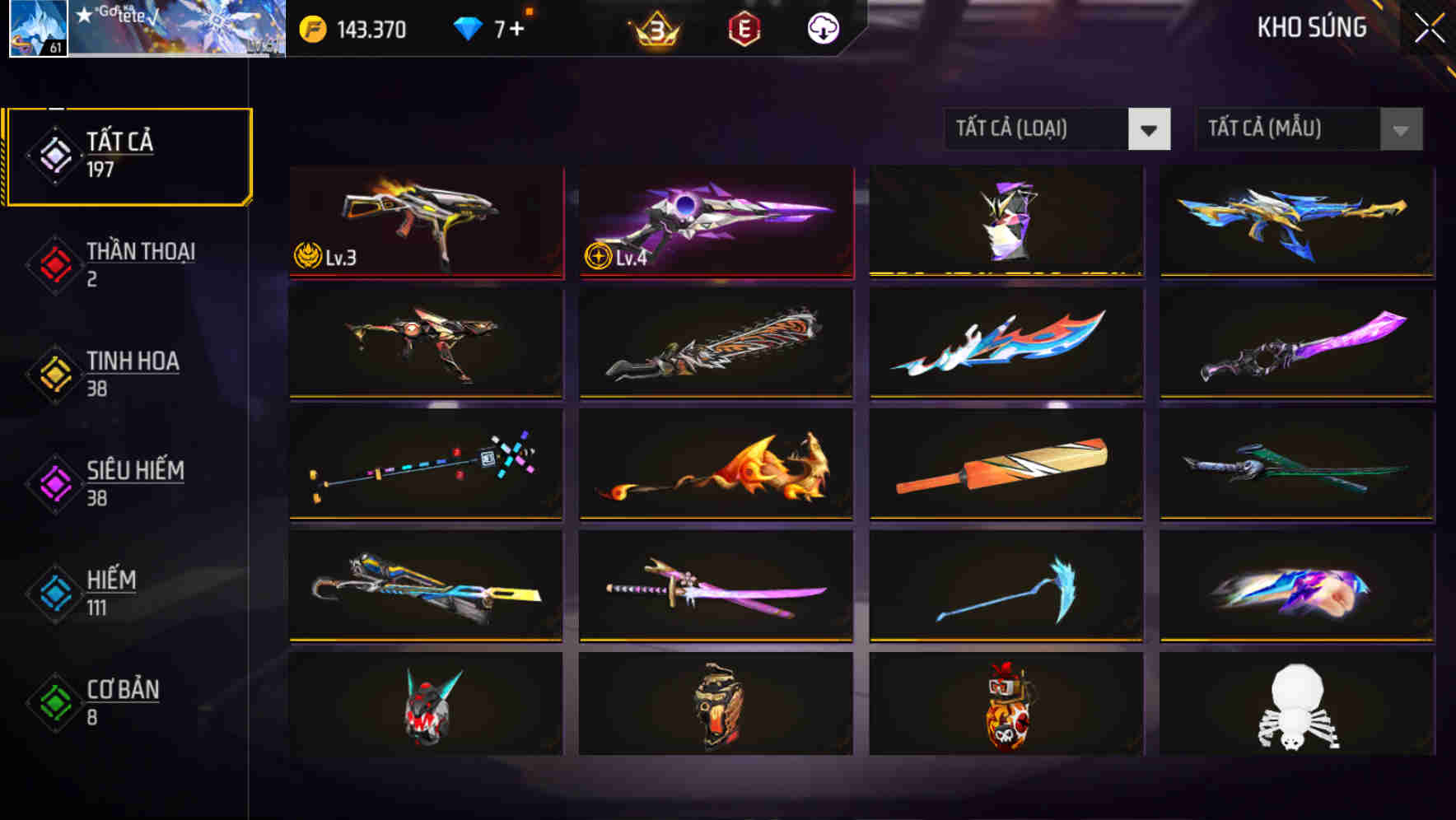Open the cloud download icon
This screenshot has width=1456, height=820.
pos(822,28)
